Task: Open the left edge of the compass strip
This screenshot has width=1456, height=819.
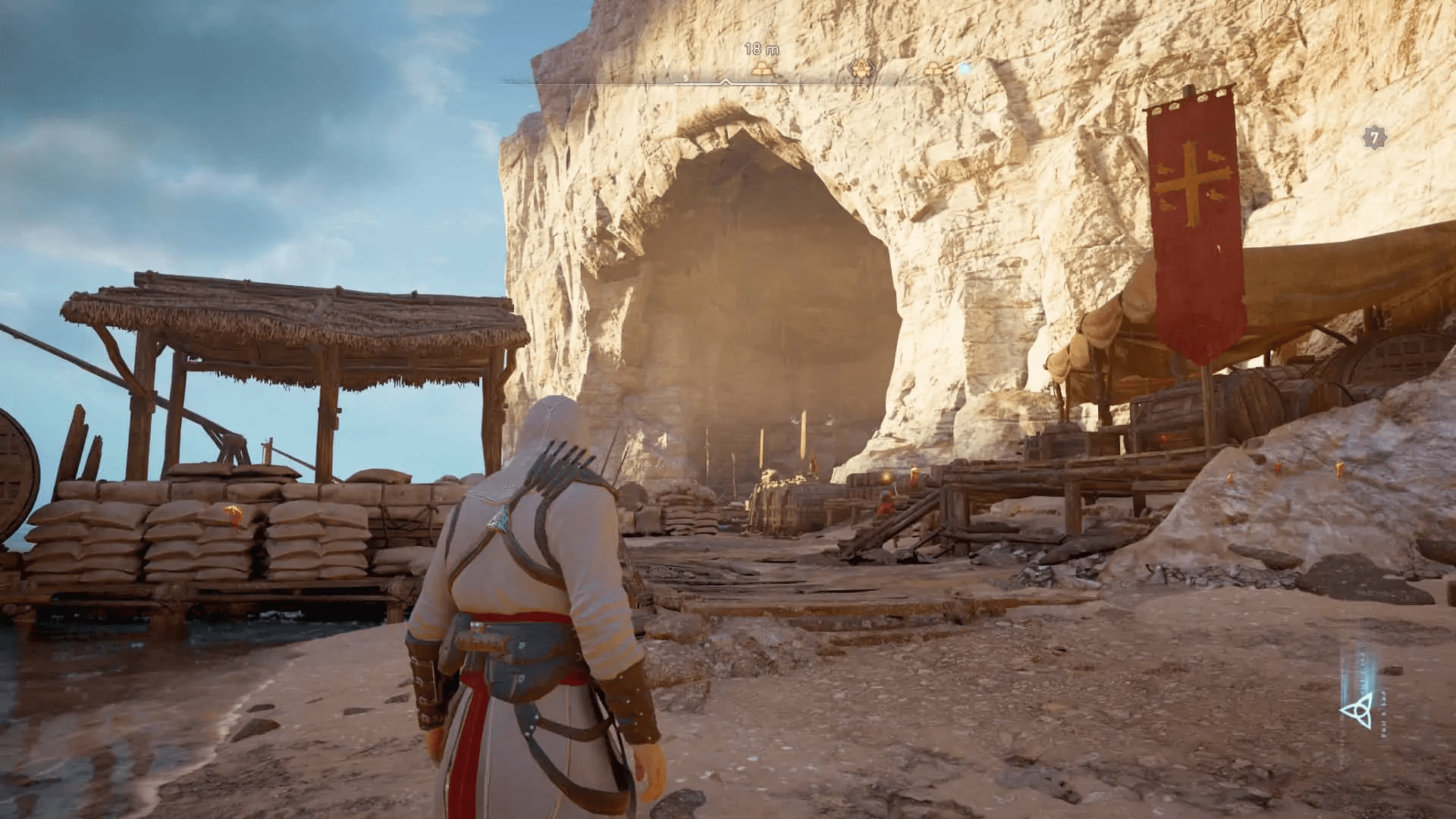Action: 525,79
